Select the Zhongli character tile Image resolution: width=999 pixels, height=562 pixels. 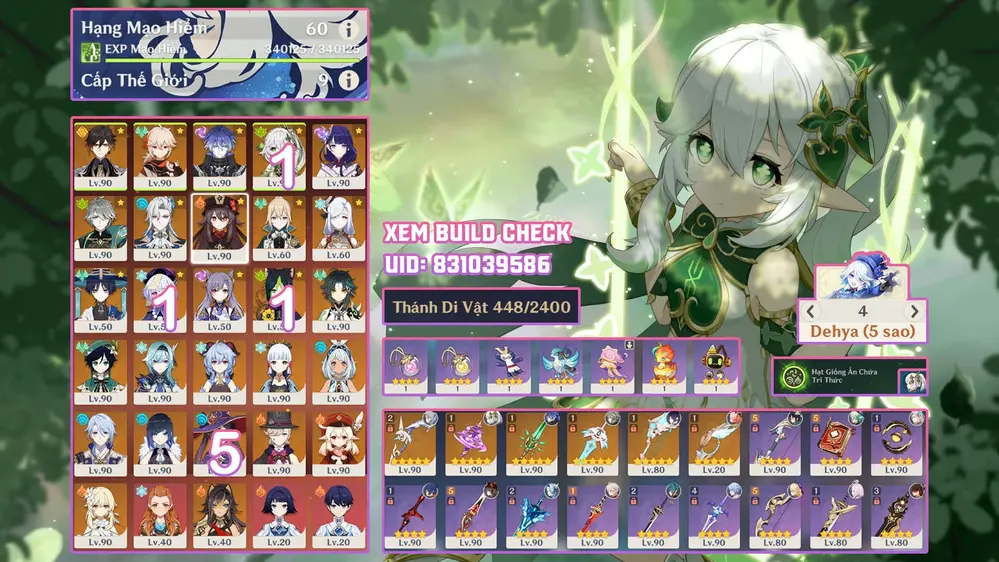[100, 152]
